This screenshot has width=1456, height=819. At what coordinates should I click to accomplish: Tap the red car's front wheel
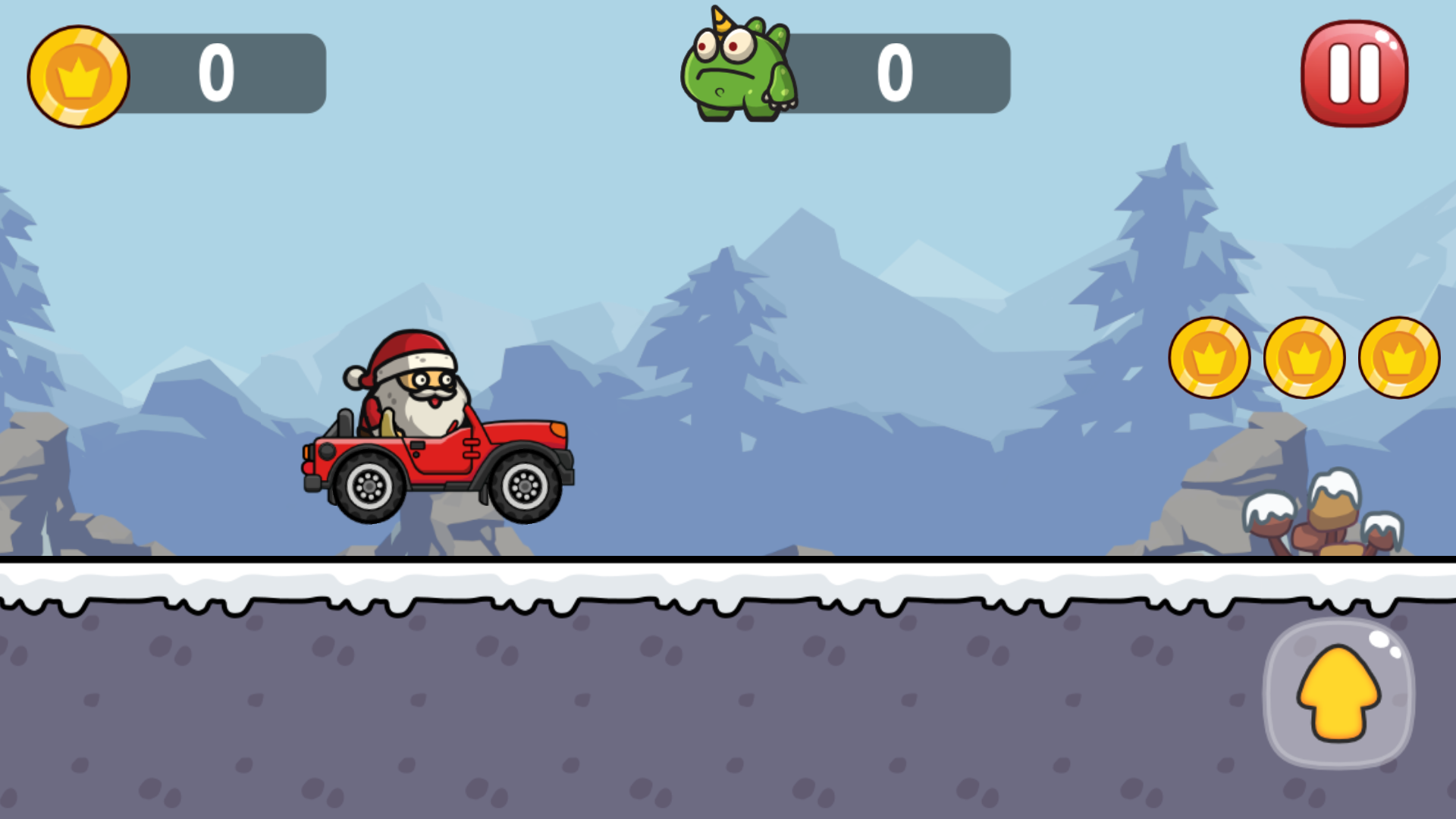pyautogui.click(x=523, y=485)
